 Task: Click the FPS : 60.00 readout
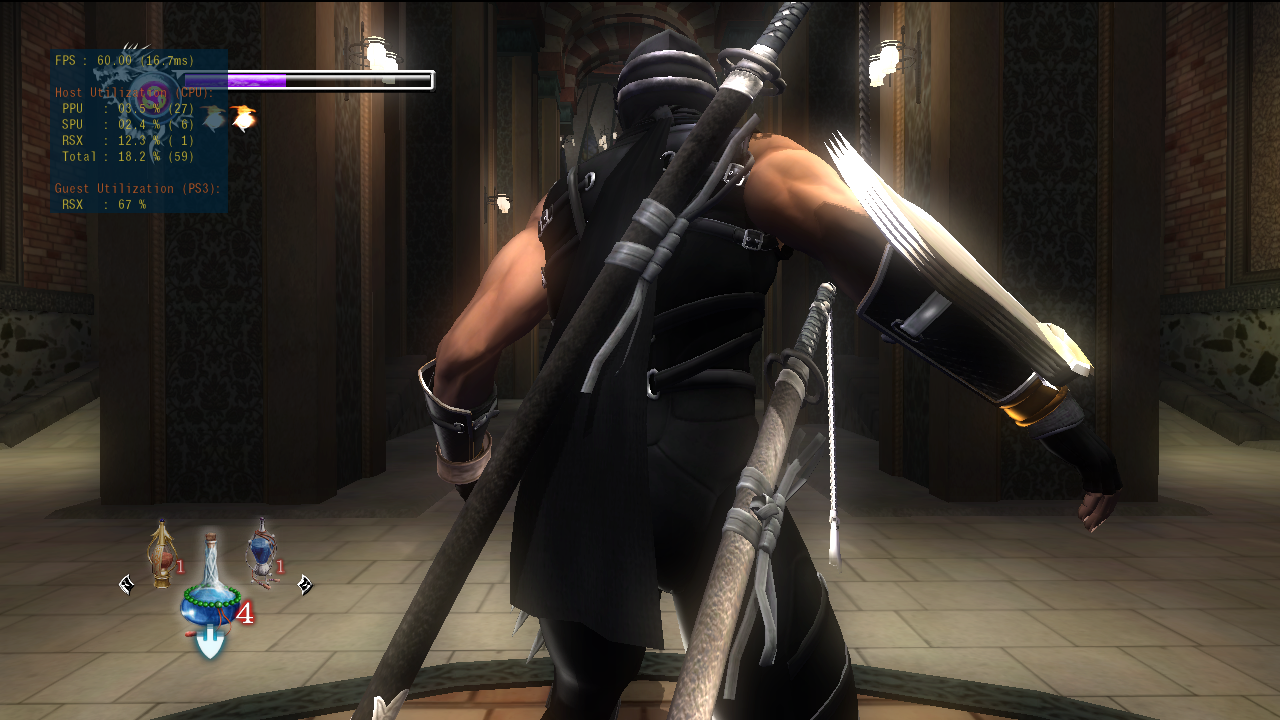pos(123,60)
